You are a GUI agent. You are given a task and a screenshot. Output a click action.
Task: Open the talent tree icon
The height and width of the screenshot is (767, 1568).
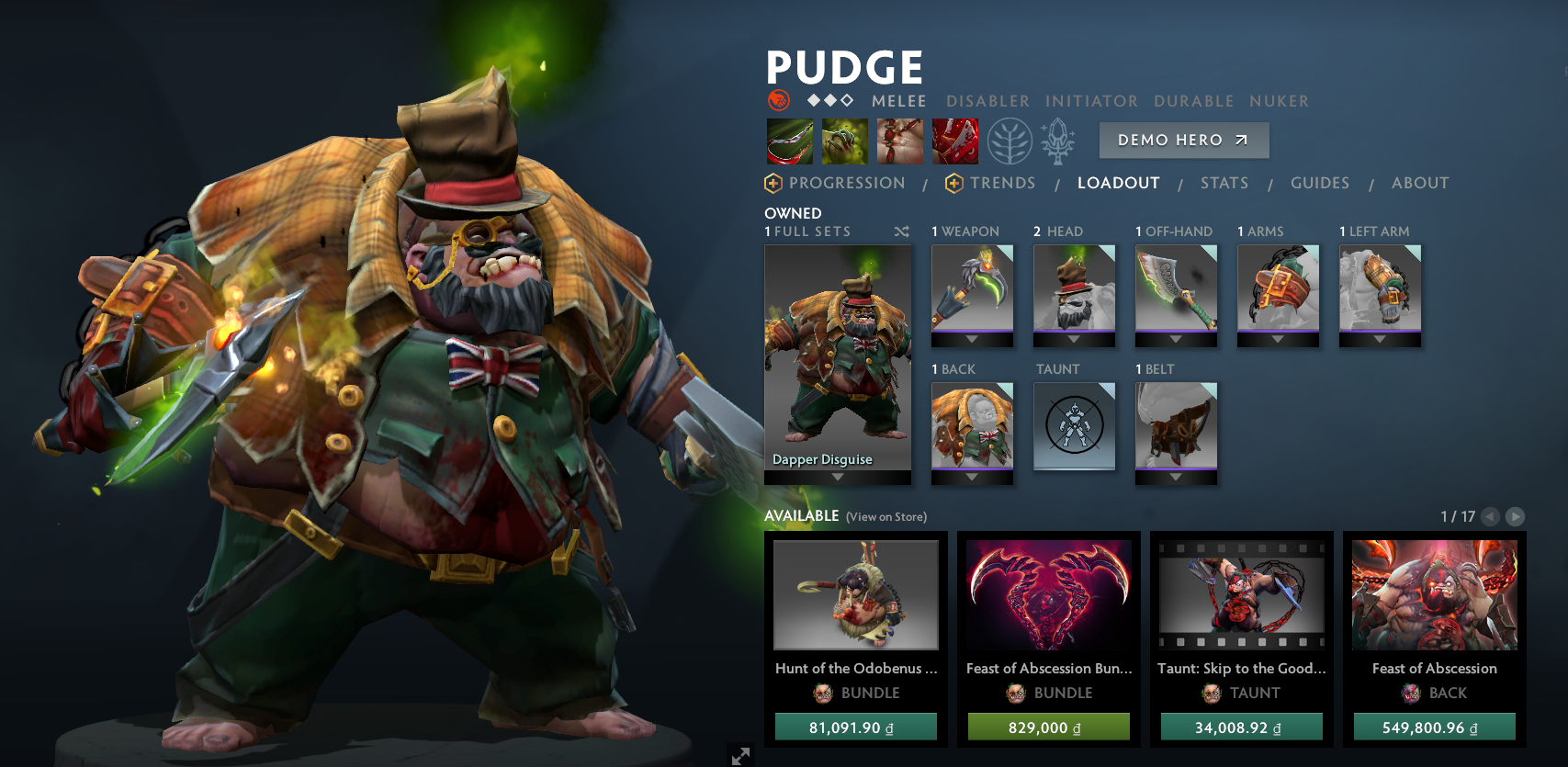pos(1010,140)
